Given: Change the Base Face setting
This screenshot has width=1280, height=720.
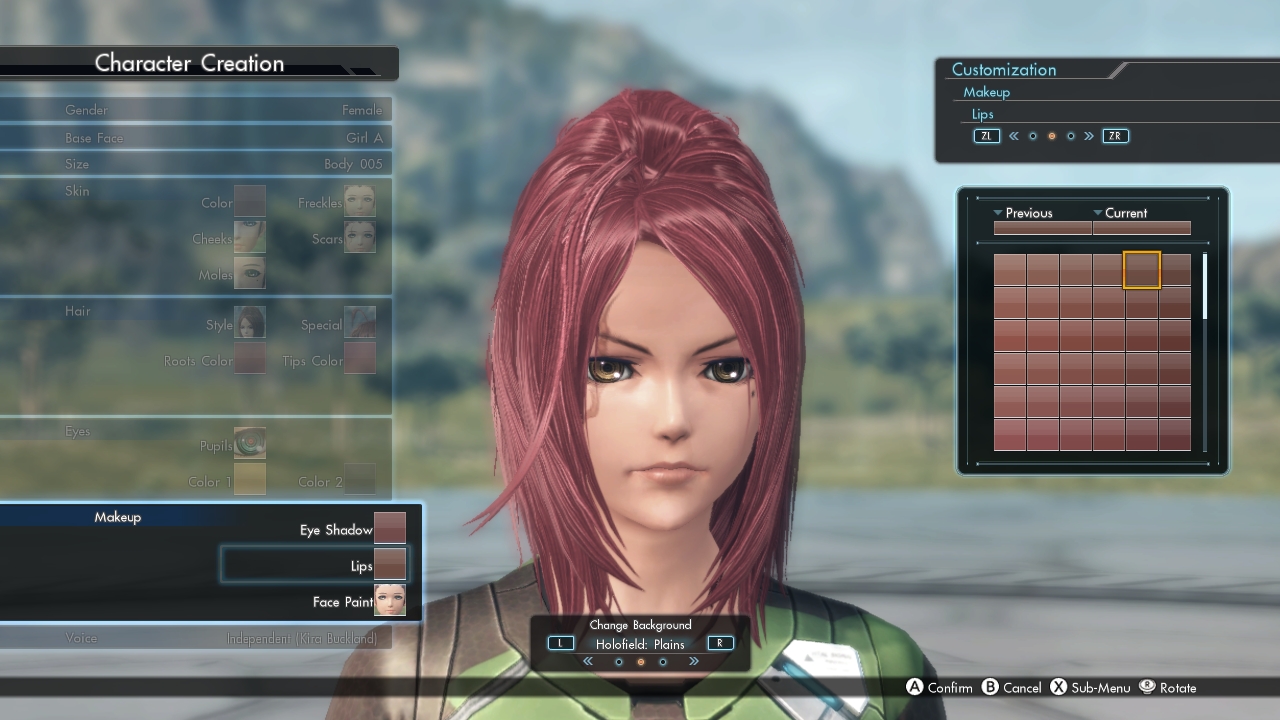Looking at the screenshot, I should [x=196, y=138].
